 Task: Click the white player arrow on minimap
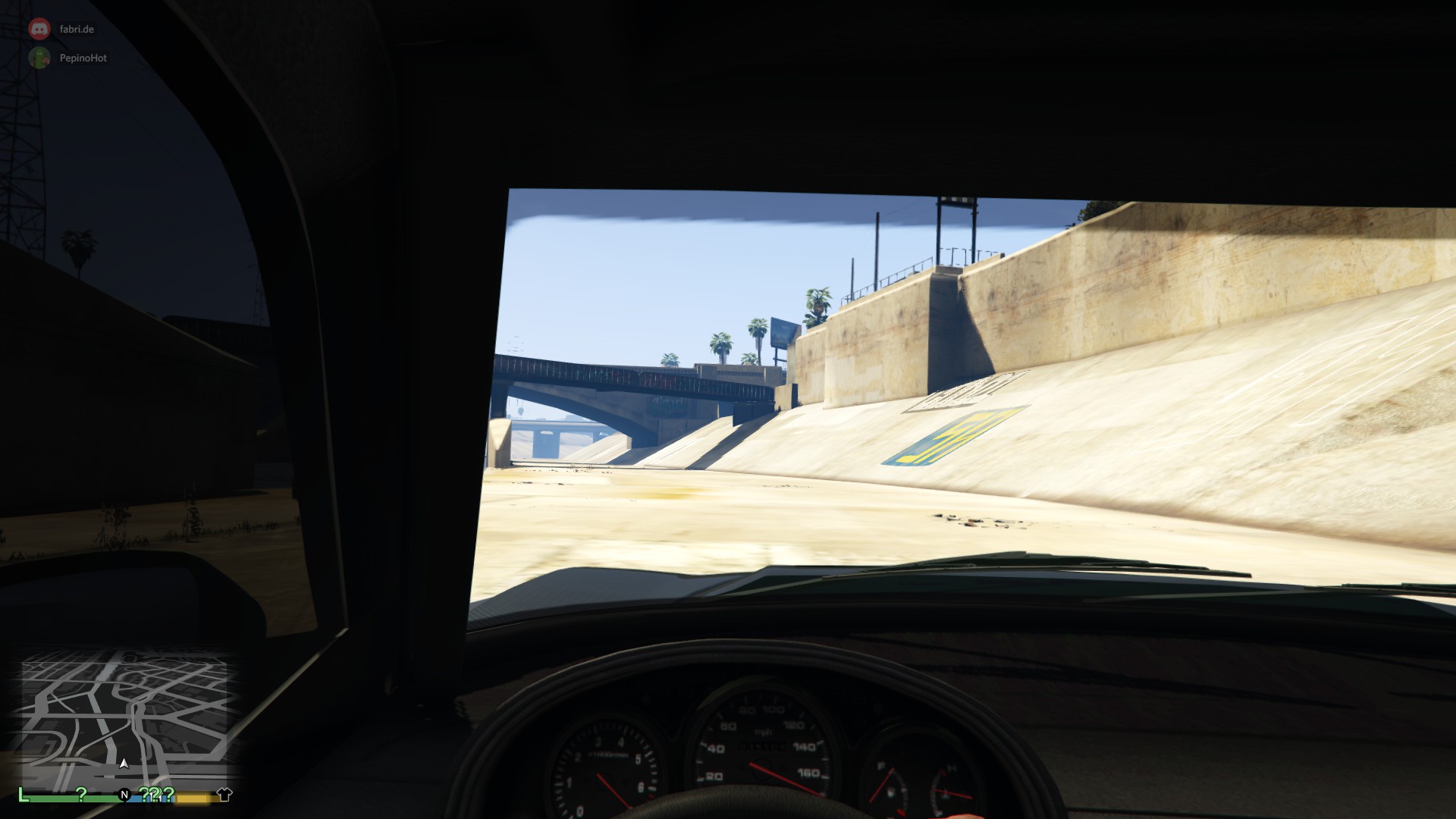tap(124, 764)
